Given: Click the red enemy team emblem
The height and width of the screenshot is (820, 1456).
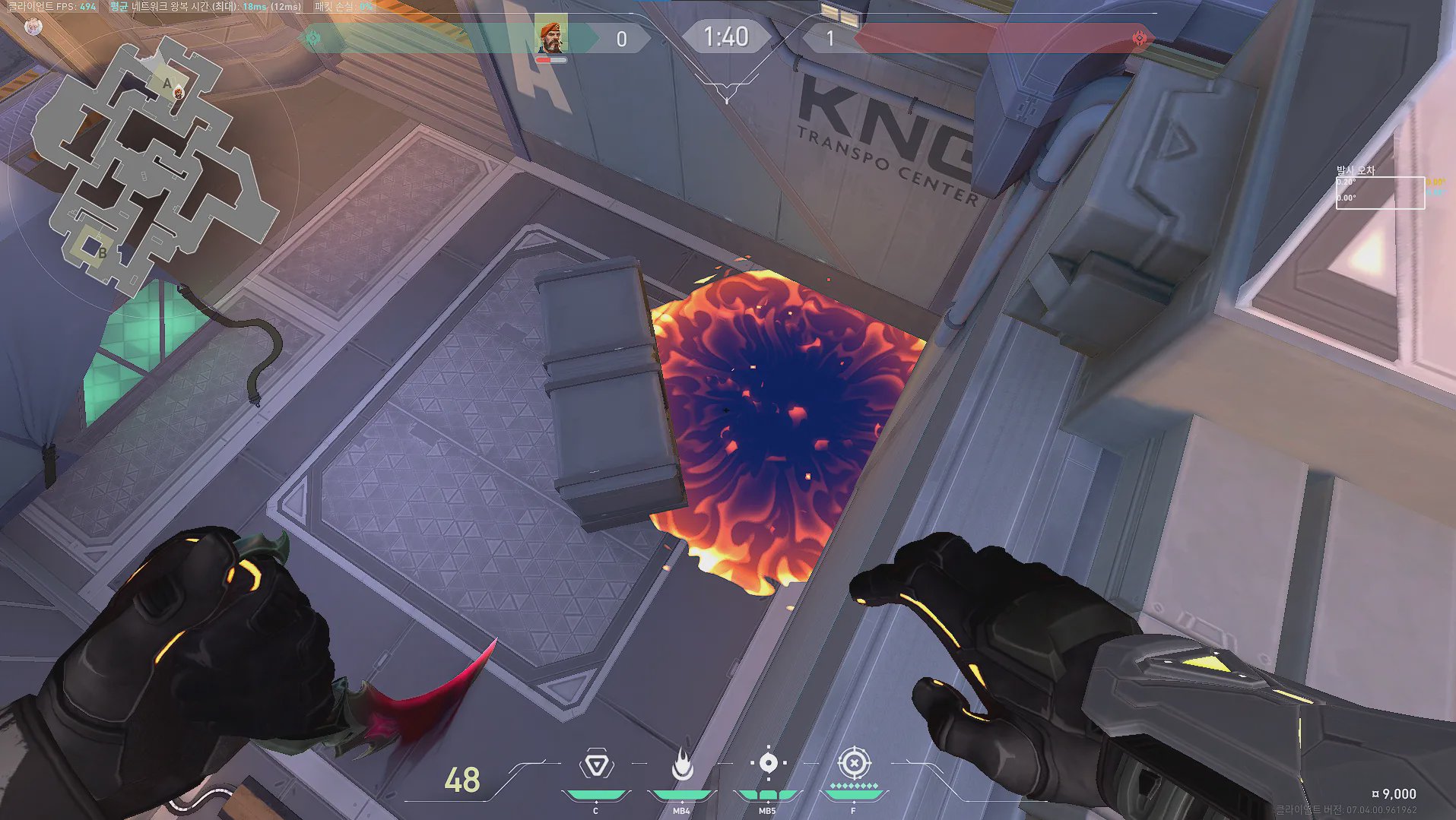Looking at the screenshot, I should coord(1139,38).
